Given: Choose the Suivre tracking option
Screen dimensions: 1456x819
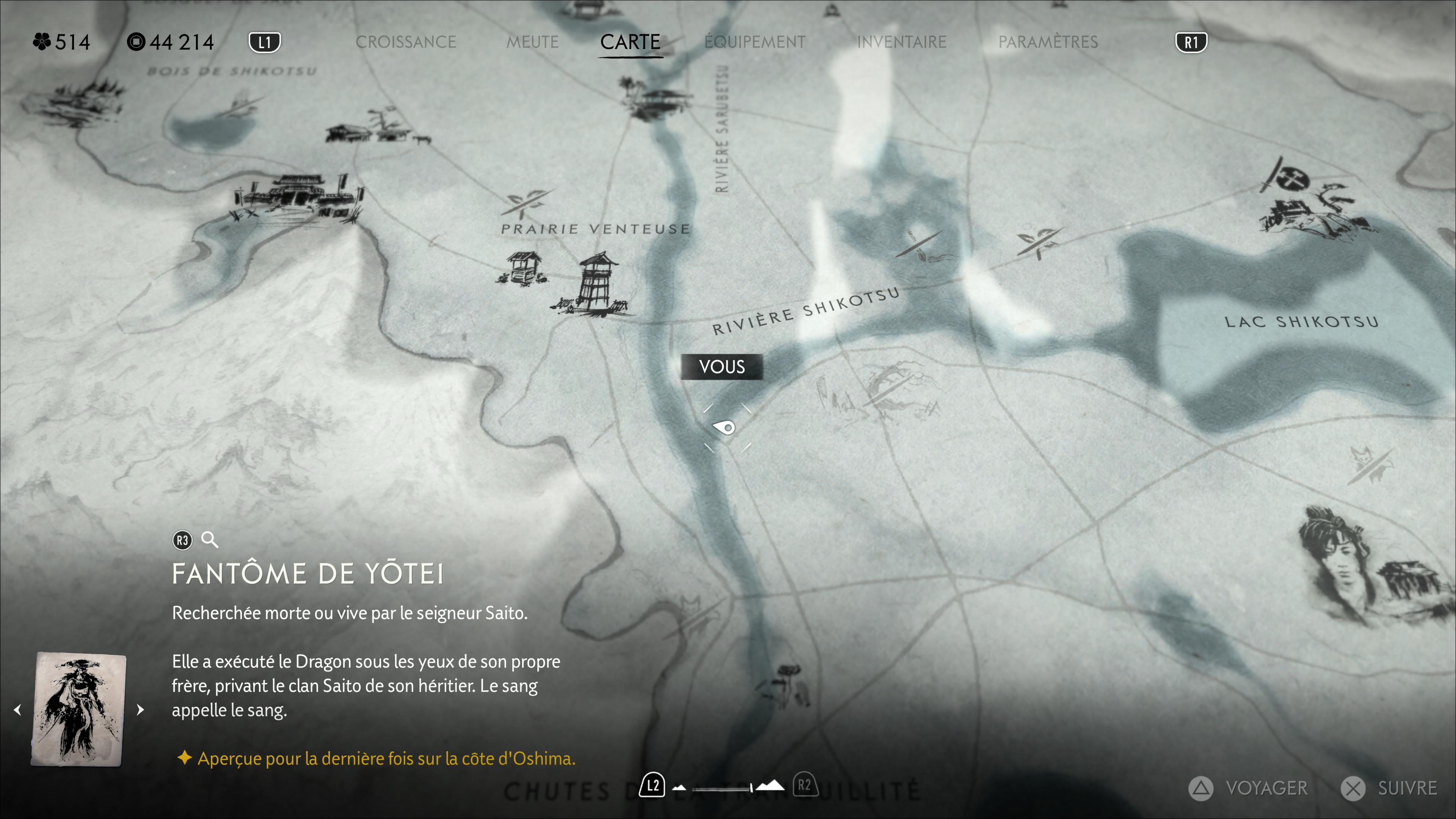Looking at the screenshot, I should (1390, 788).
